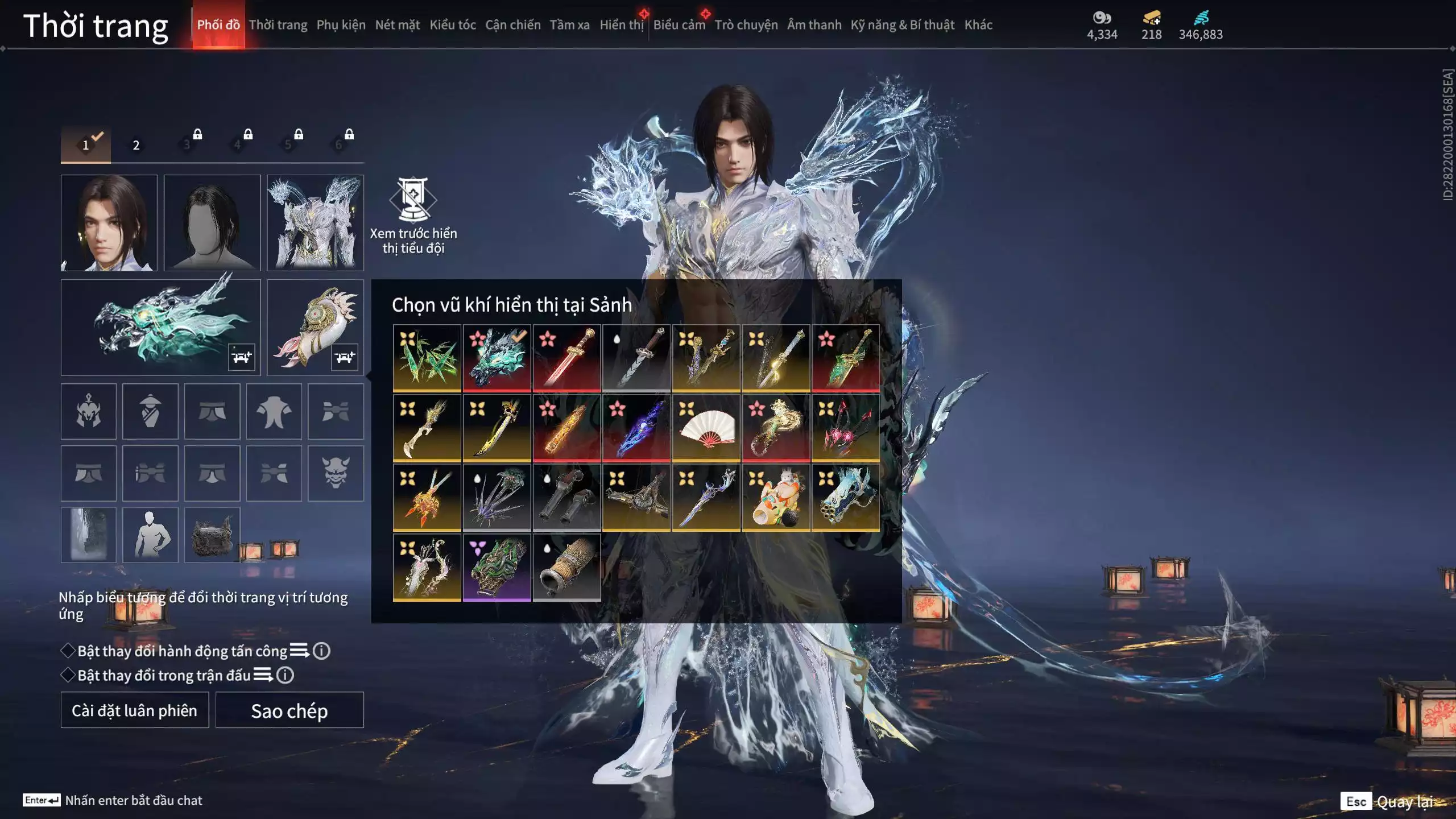Open Xem trước hiển thị tiểu đội
The width and height of the screenshot is (1456, 819).
coord(413,215)
